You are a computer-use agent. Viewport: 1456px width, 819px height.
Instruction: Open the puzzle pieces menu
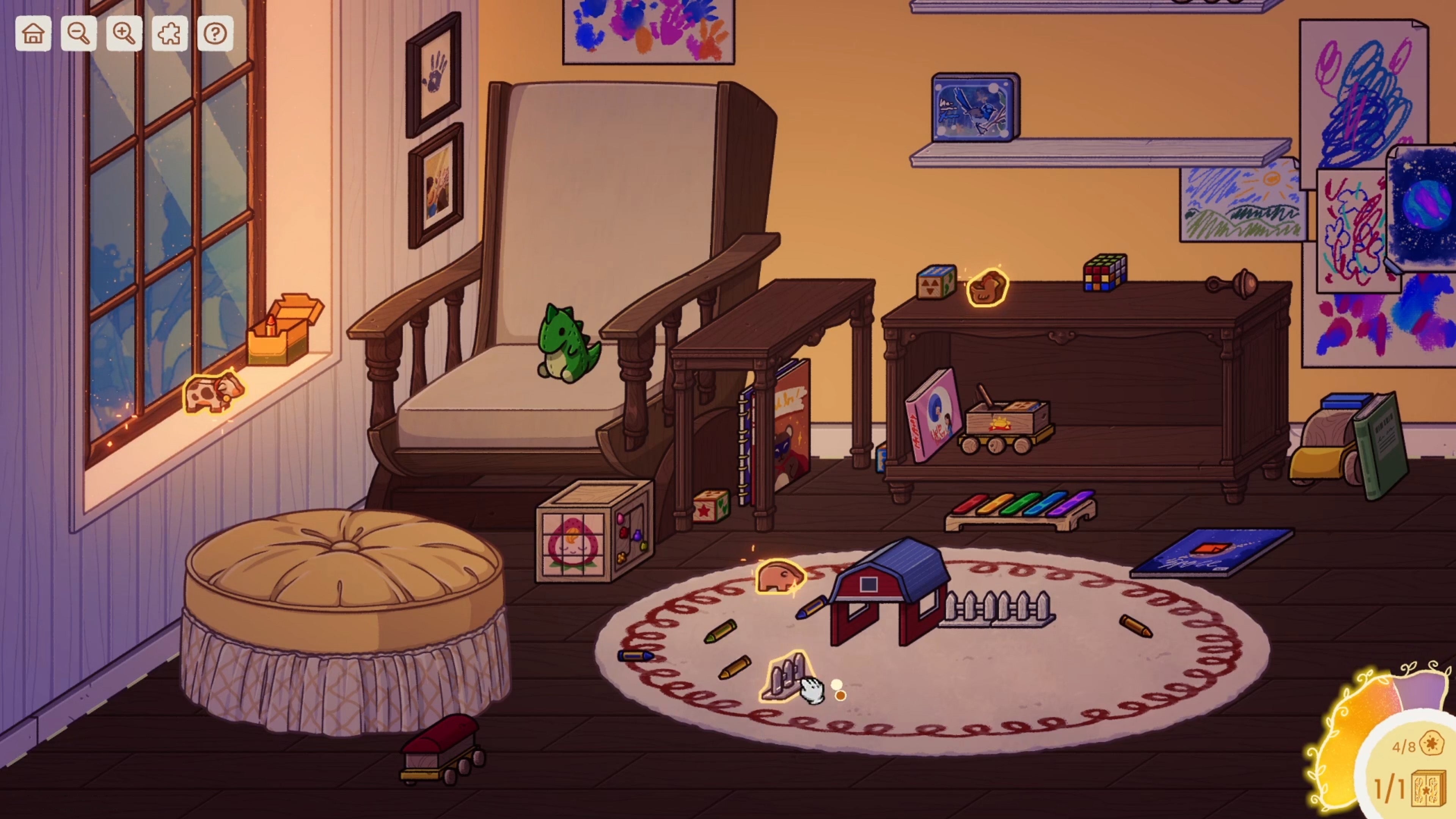tap(169, 34)
